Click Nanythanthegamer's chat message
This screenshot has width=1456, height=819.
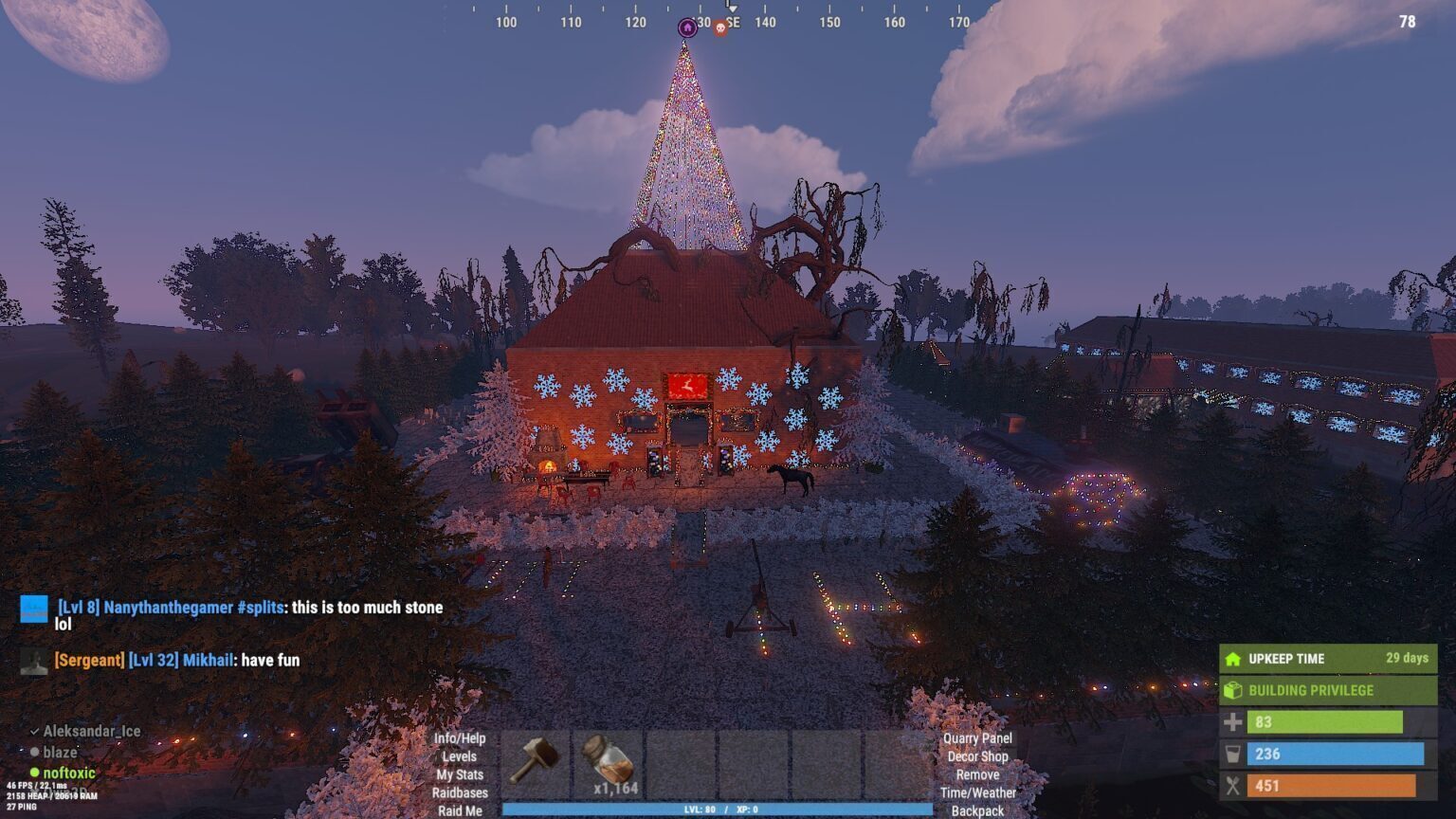point(250,608)
